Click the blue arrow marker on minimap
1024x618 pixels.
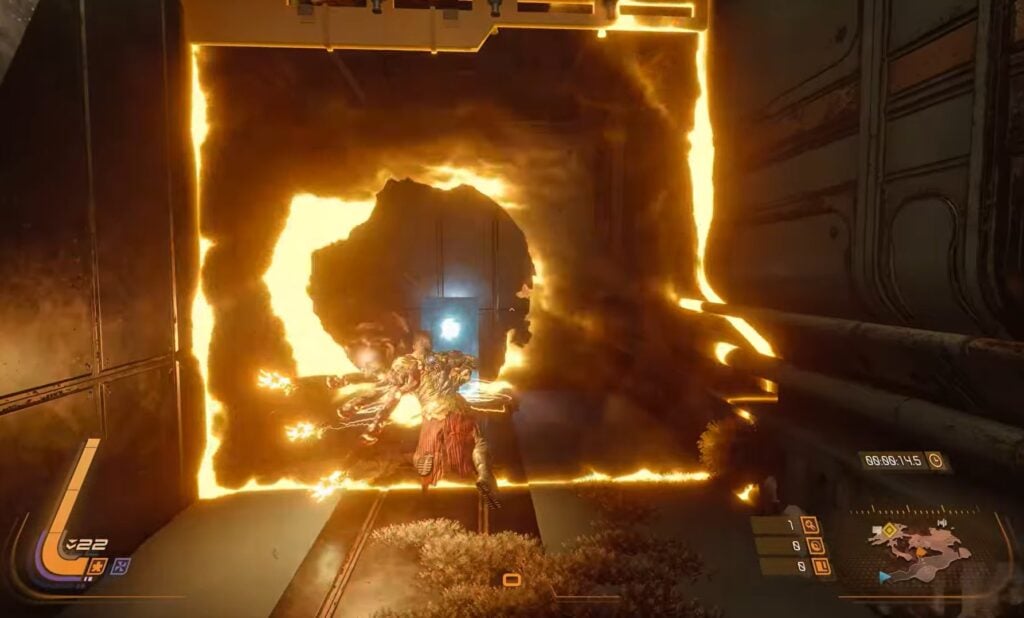point(884,577)
